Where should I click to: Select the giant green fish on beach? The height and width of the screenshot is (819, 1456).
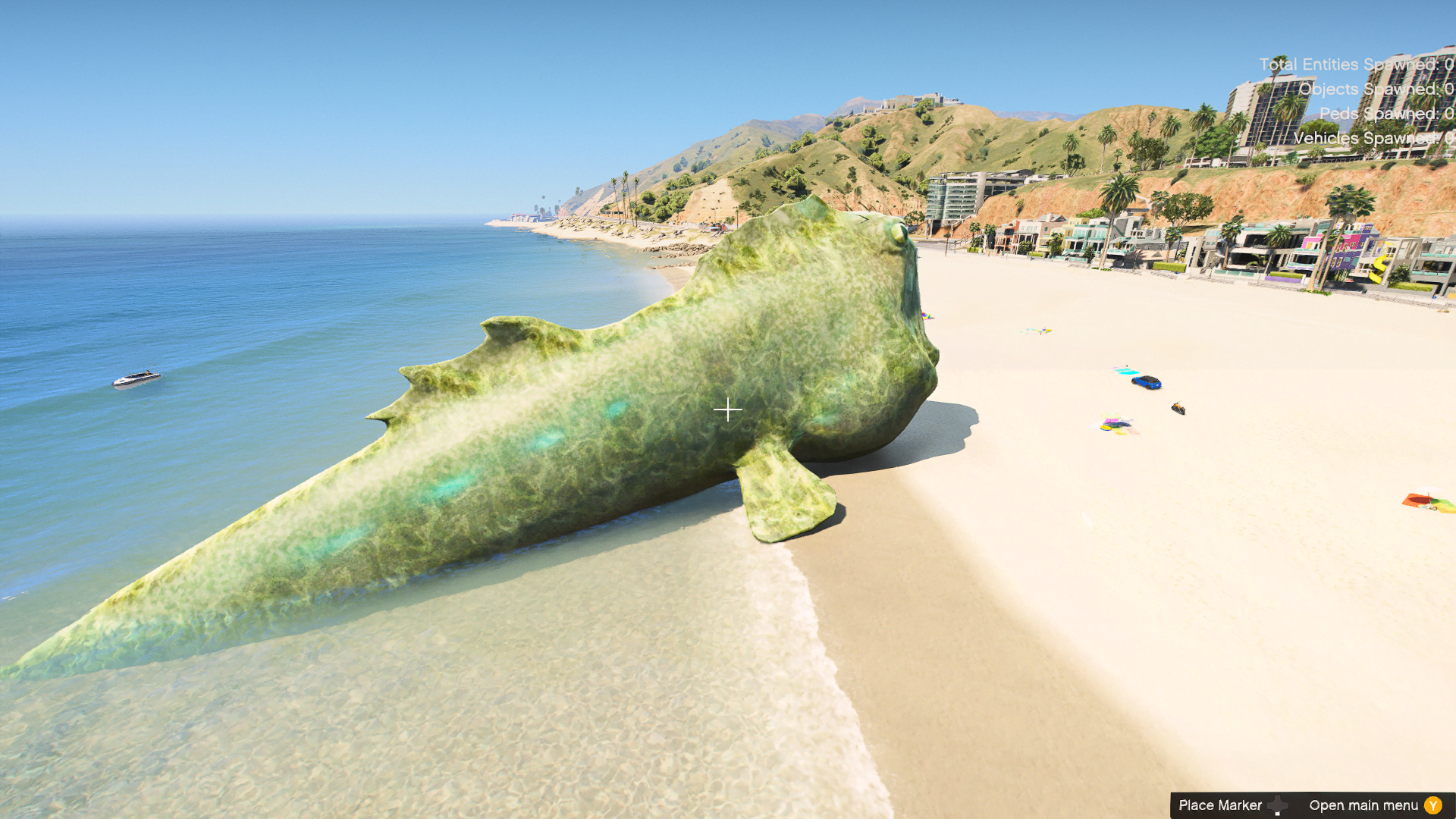pos(607,455)
